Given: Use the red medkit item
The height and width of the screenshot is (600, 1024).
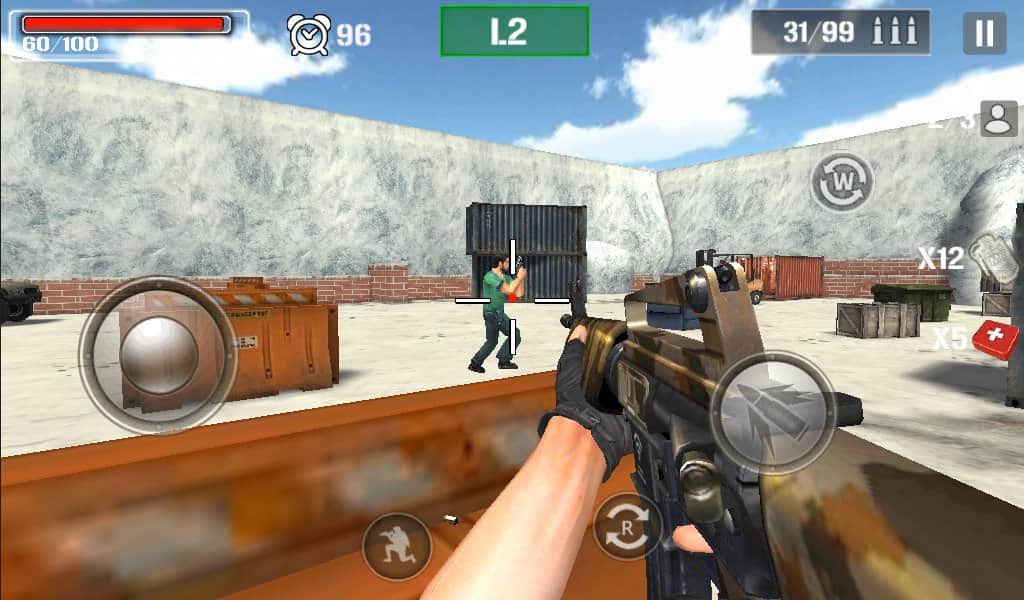Looking at the screenshot, I should [x=995, y=338].
